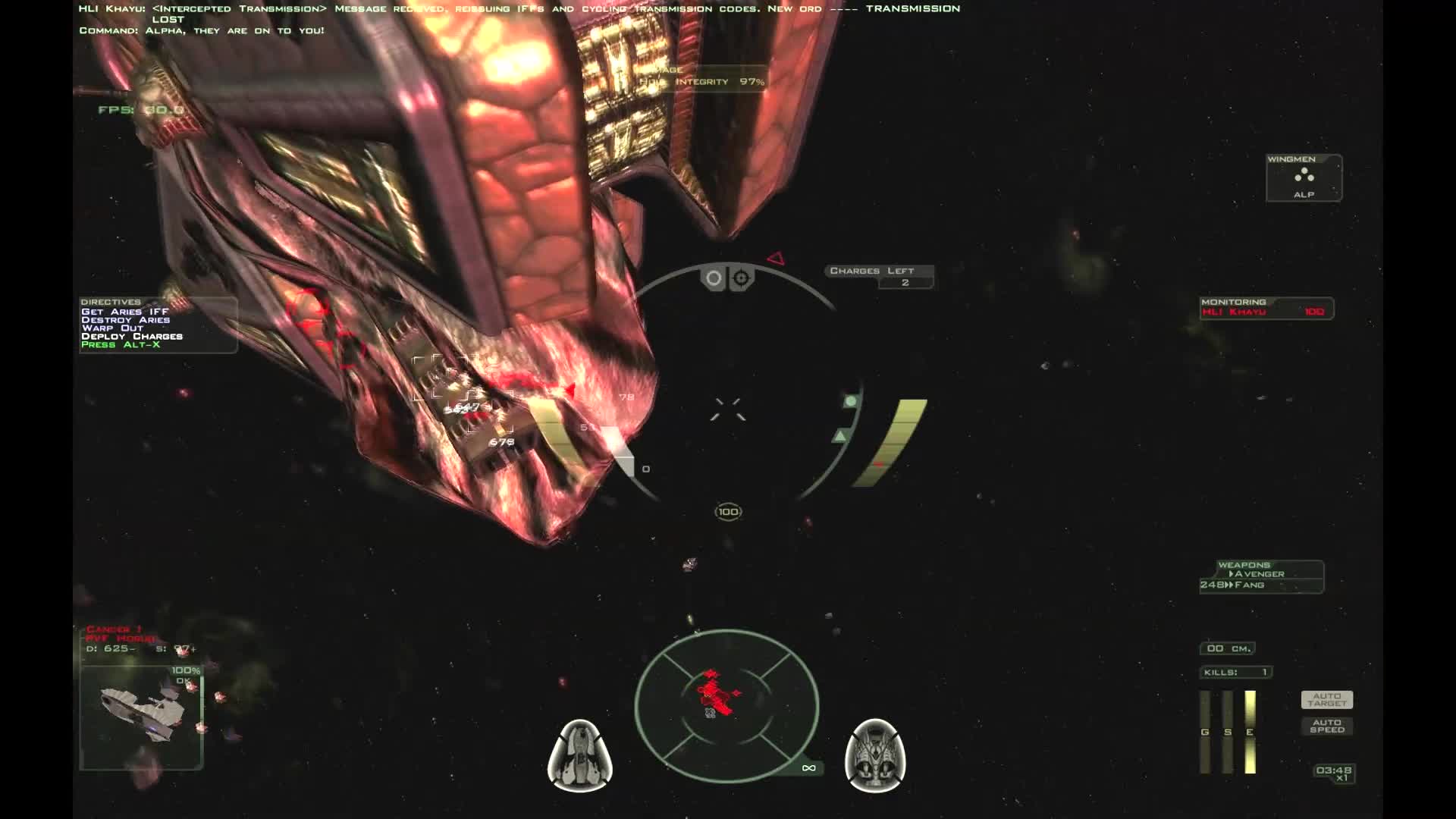Select the Deploy Charges directive
This screenshot has width=1456, height=819.
[x=132, y=336]
